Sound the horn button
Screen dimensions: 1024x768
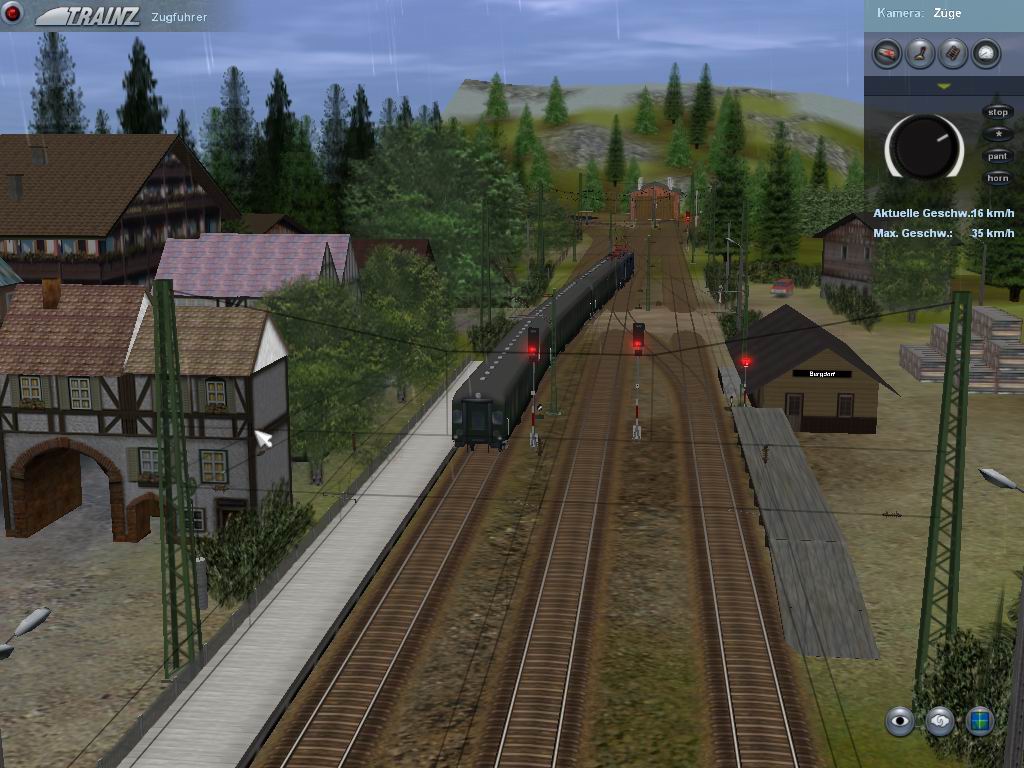(x=997, y=178)
